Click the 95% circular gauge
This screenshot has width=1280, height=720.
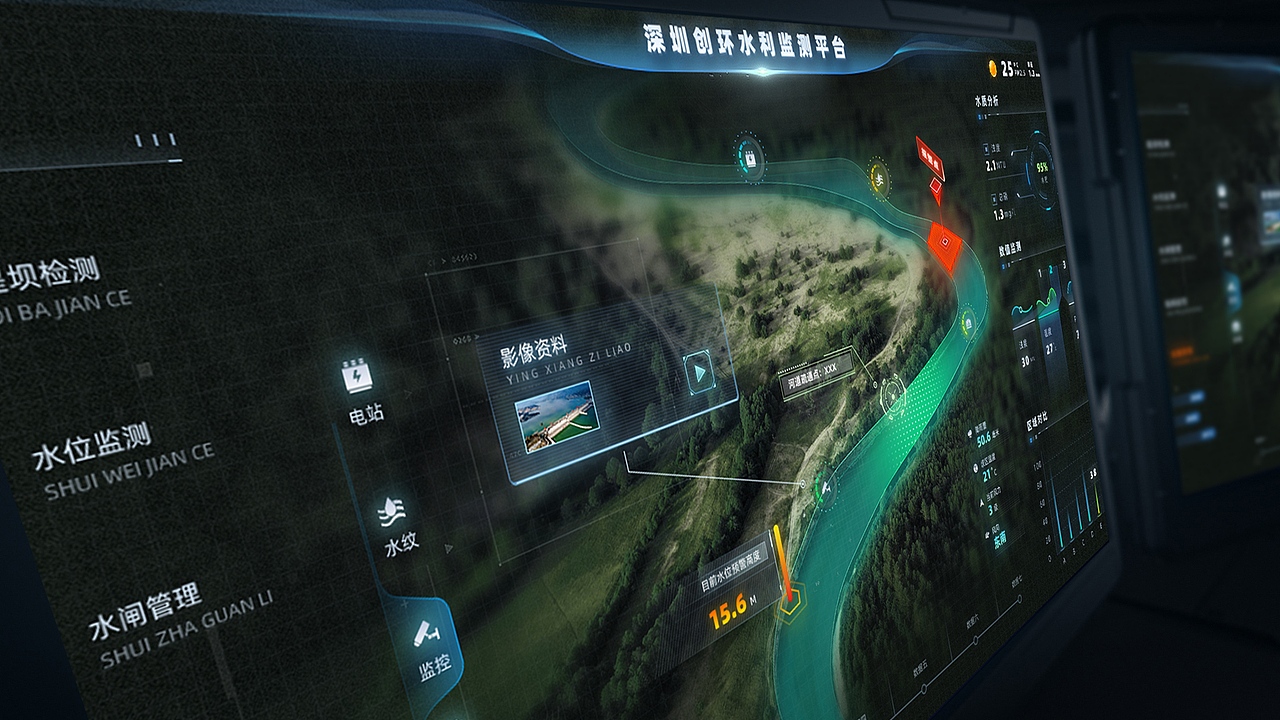pos(1041,168)
